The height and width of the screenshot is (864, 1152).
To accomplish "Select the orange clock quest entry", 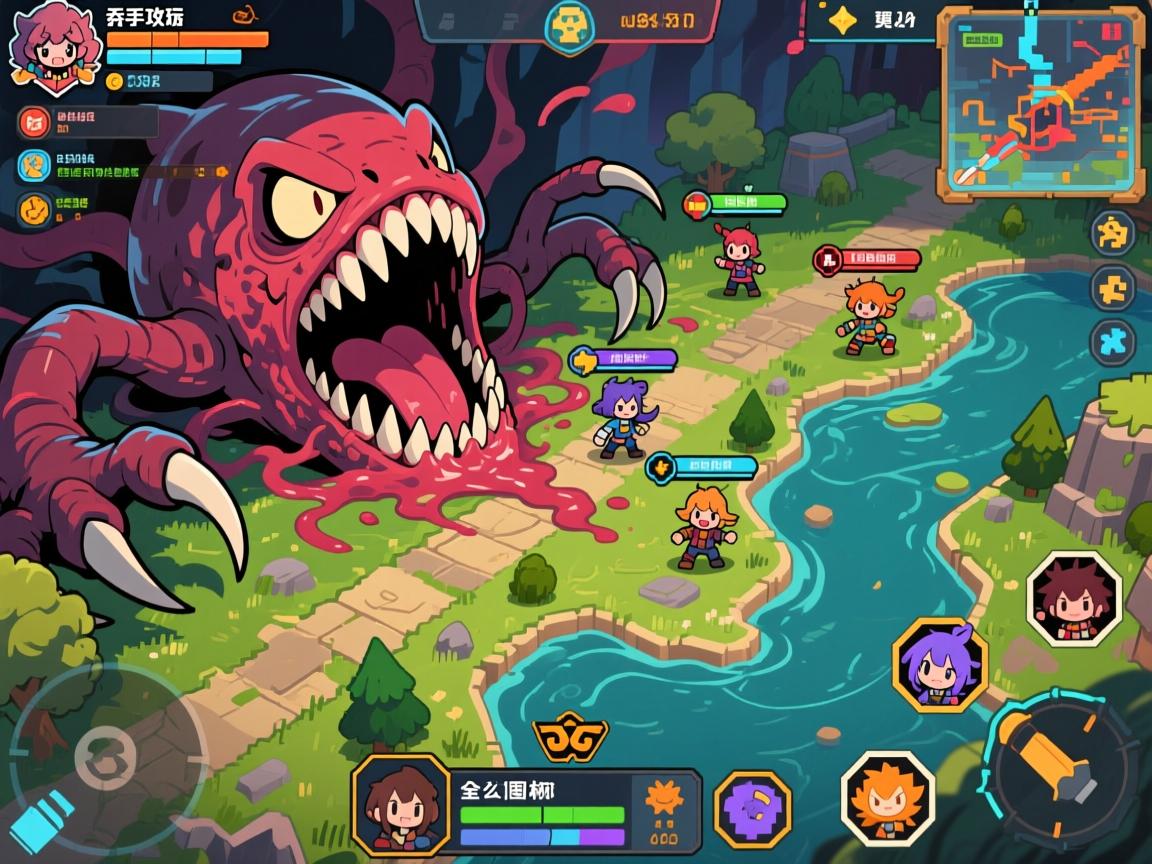I will pos(35,208).
